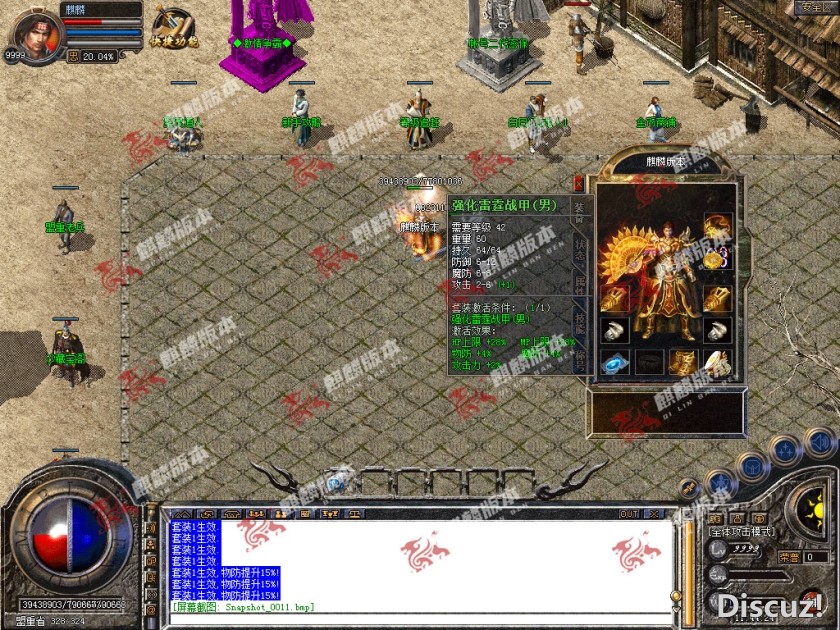
Task: Click the 安全 safe zone button
Action: [813, 8]
